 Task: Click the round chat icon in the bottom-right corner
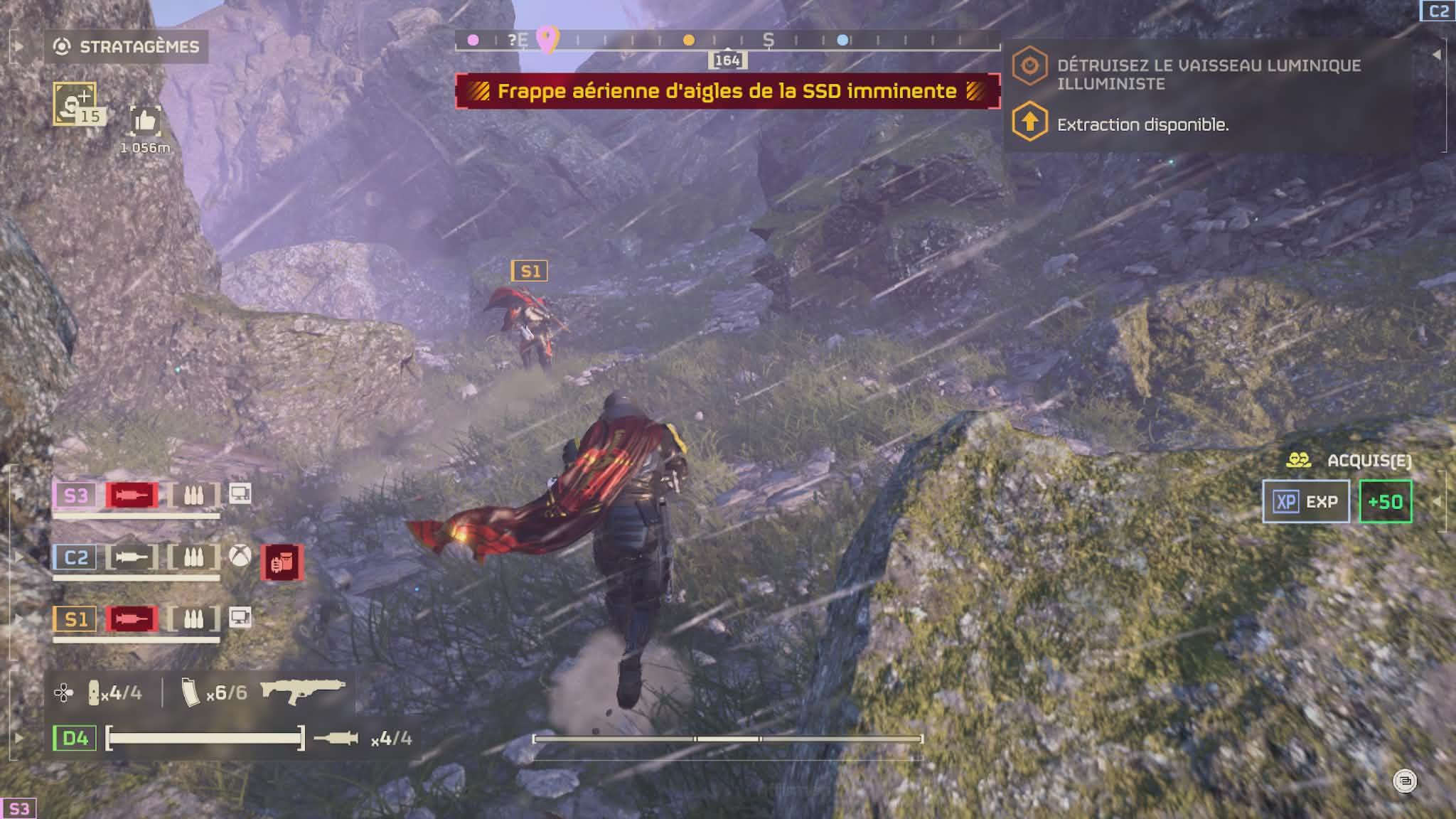click(x=1404, y=781)
